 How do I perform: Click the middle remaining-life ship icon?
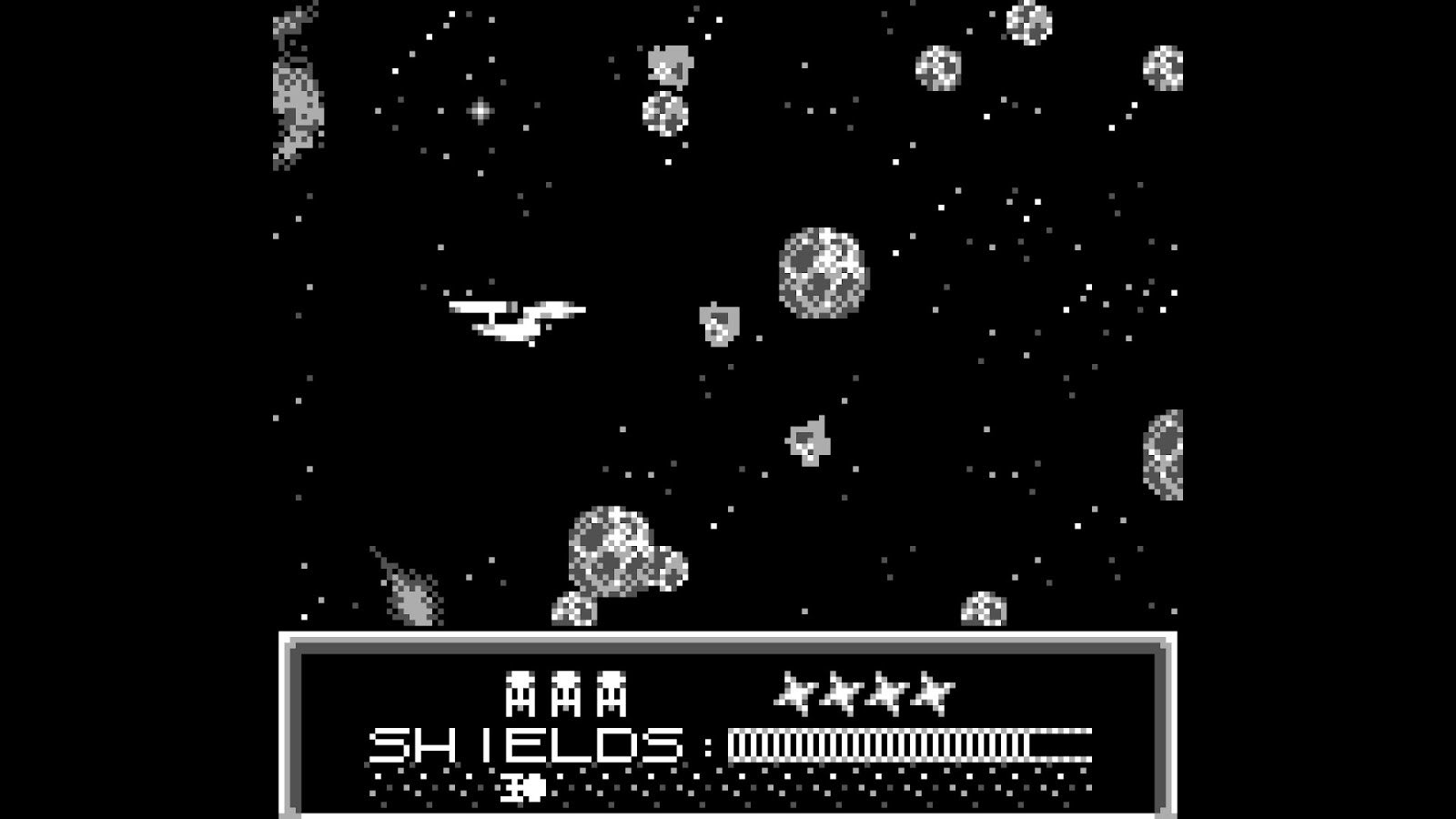coord(568,693)
